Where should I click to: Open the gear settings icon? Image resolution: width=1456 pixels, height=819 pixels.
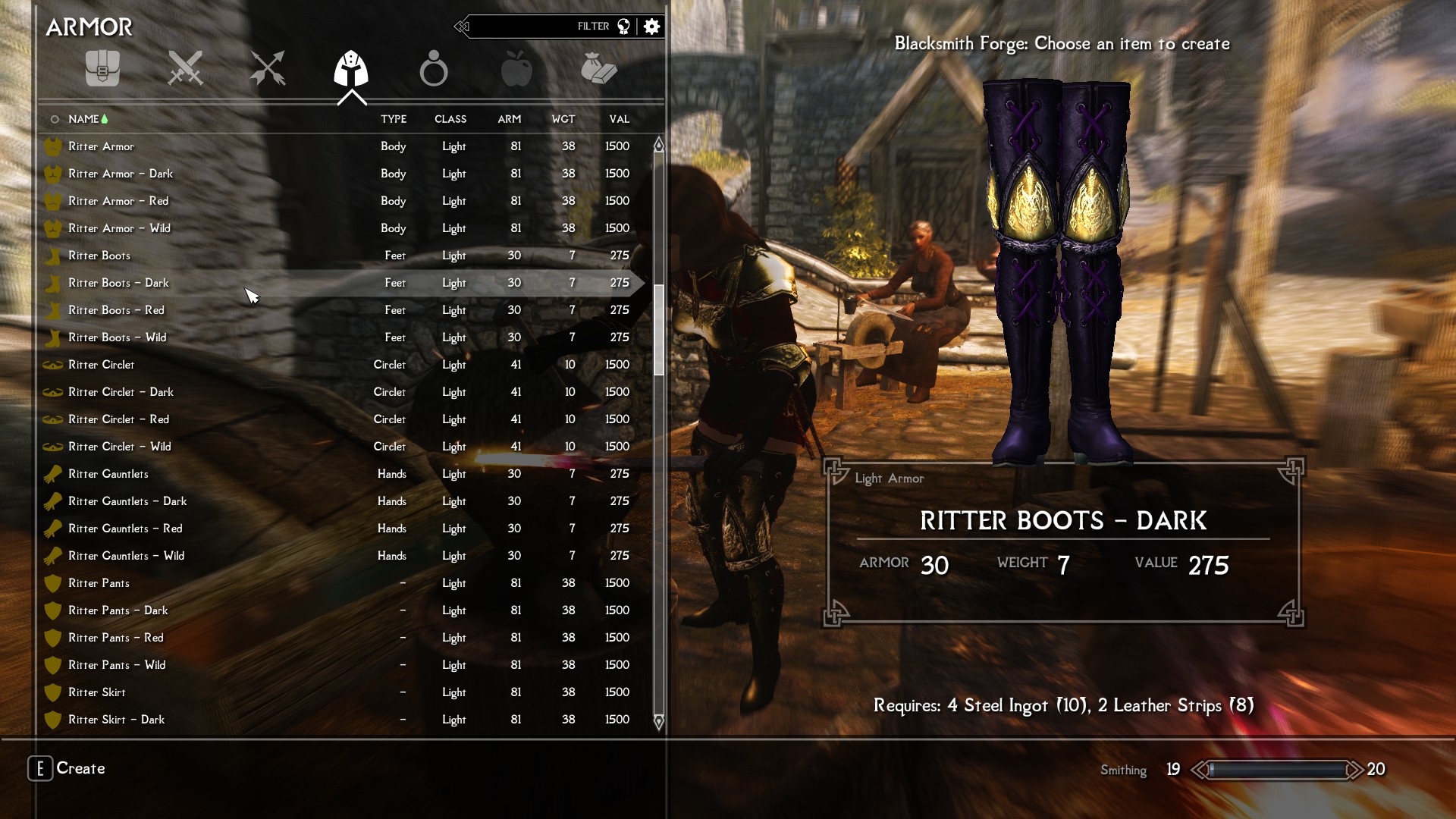[651, 27]
